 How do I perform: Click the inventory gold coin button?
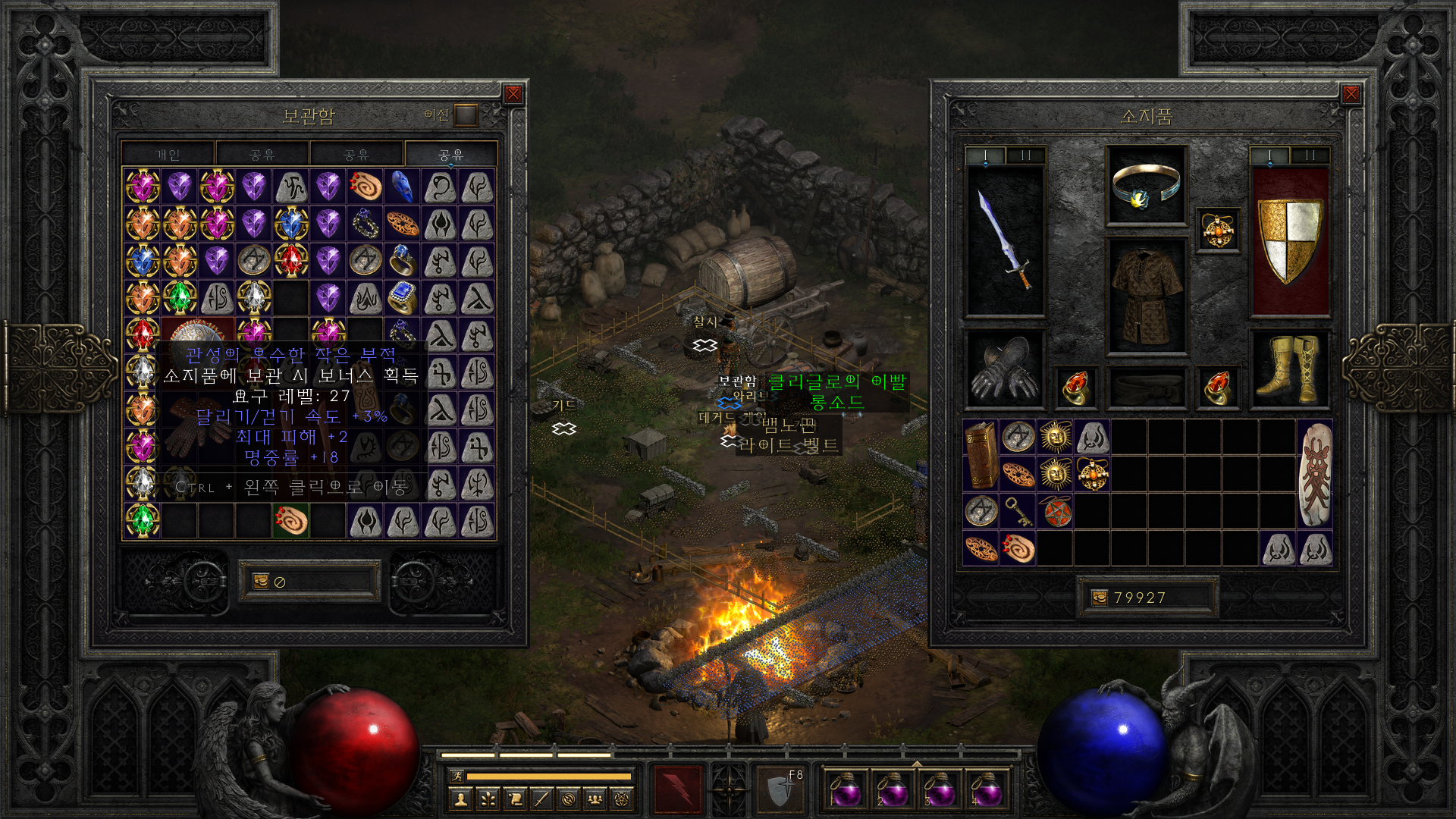coord(1099,598)
